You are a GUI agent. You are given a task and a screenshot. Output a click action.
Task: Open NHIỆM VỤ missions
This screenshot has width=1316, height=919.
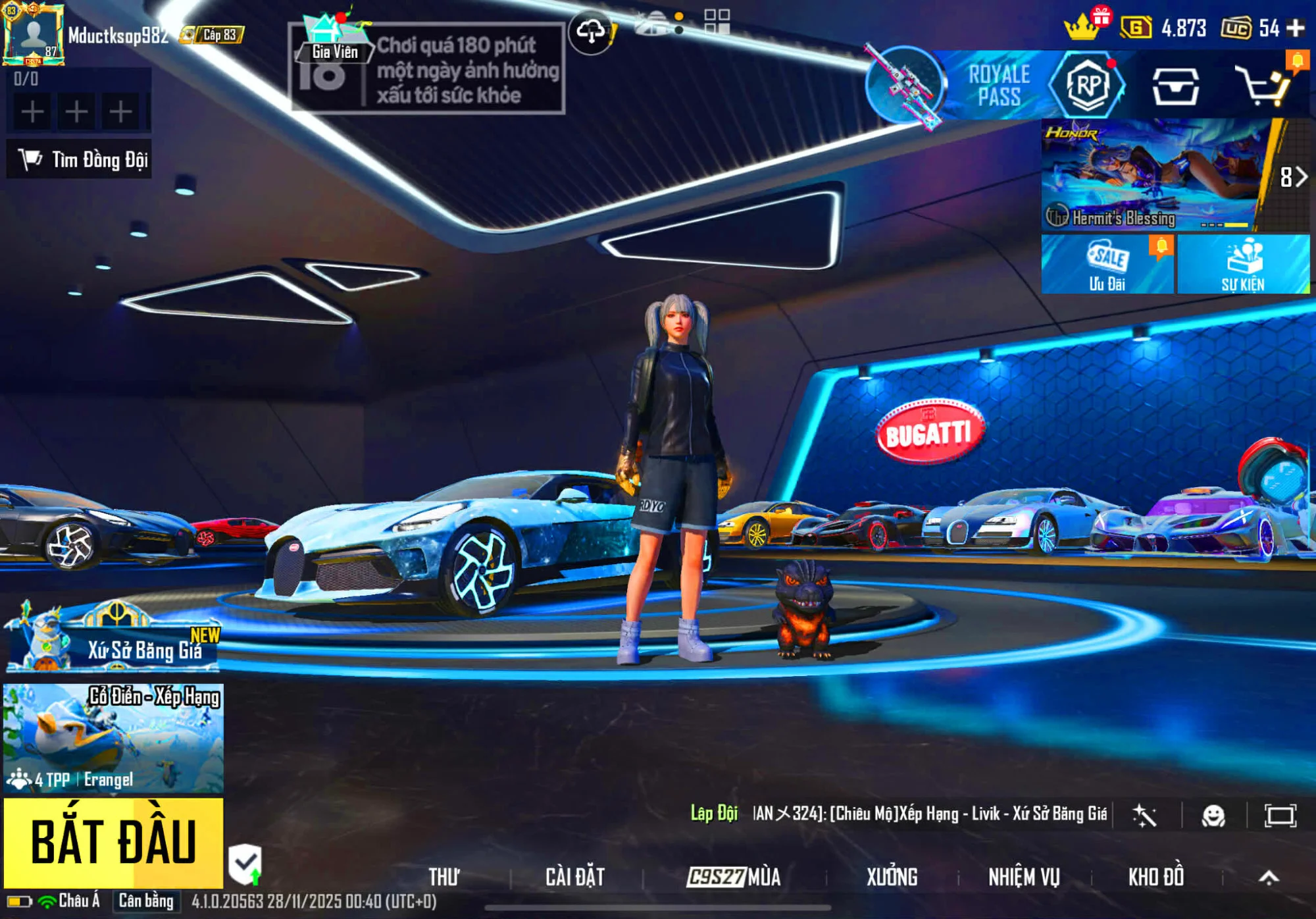coord(1024,877)
